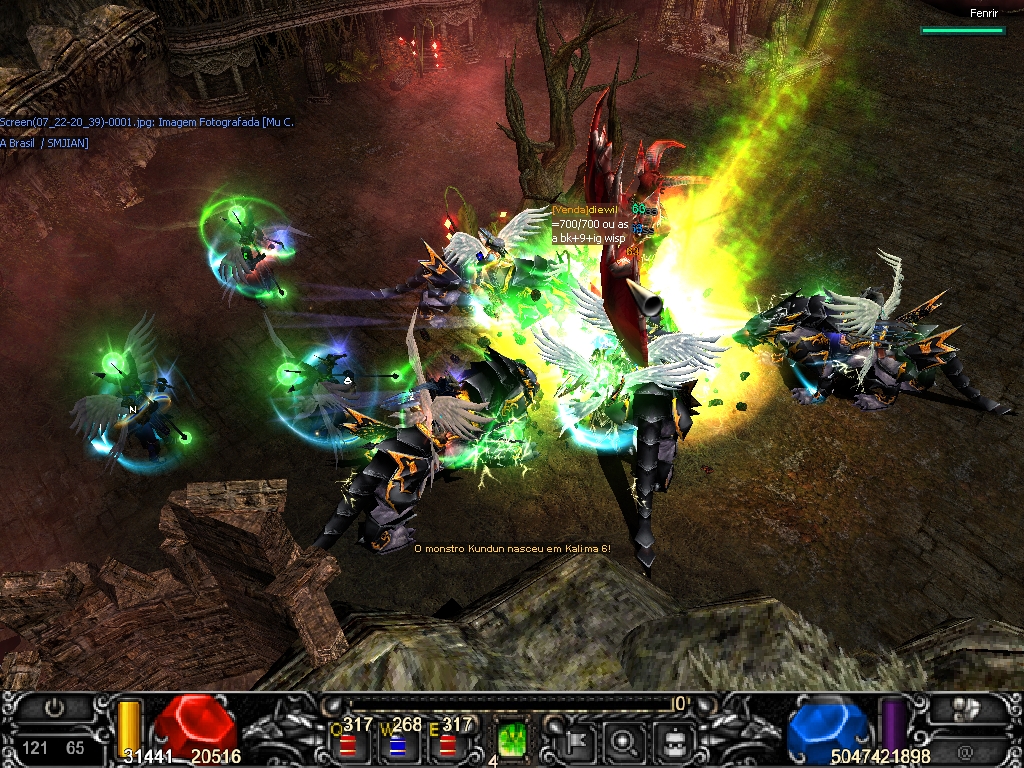Image resolution: width=1024 pixels, height=768 pixels.
Task: Select the green active skill icon
Action: [x=512, y=741]
